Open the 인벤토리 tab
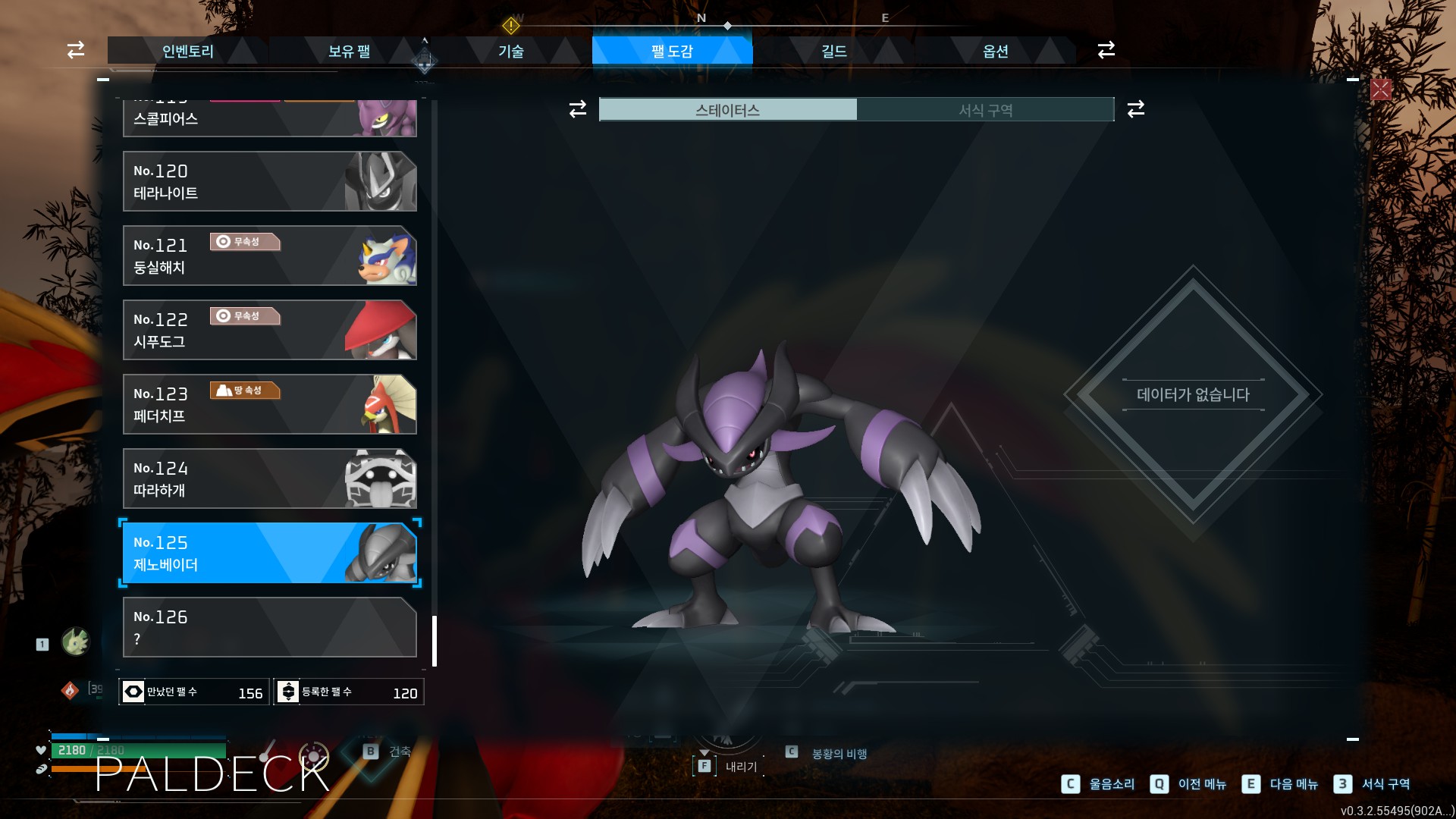The image size is (1456, 819). [187, 51]
